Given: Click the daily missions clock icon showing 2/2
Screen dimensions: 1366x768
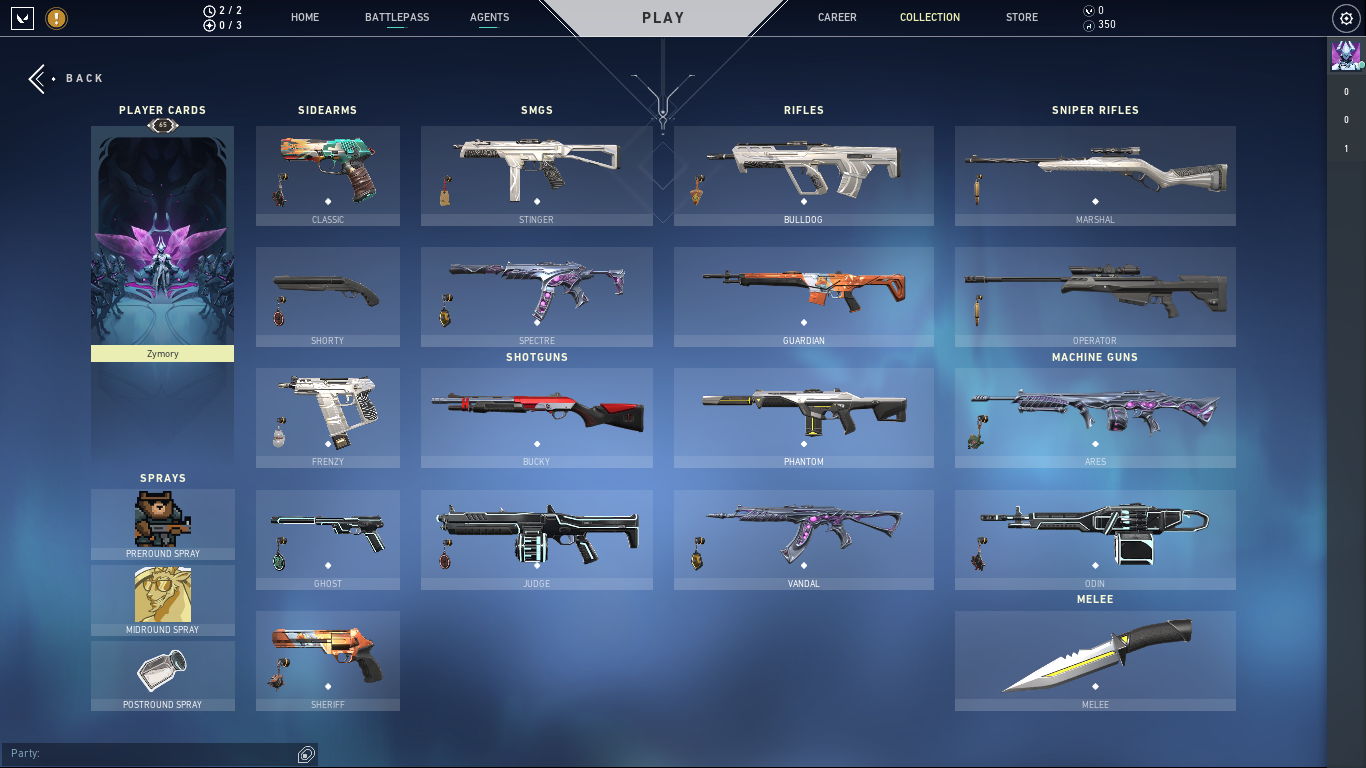Looking at the screenshot, I should click(210, 10).
